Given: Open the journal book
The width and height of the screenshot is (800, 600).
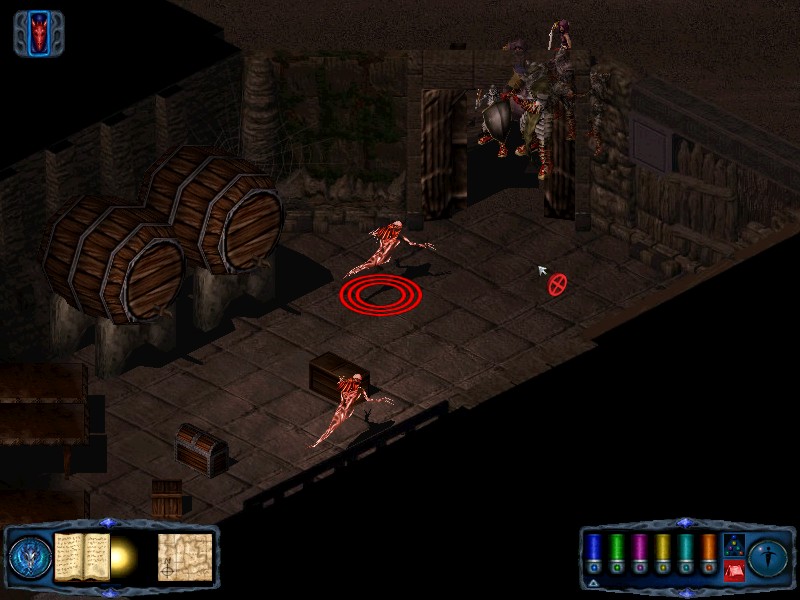Looking at the screenshot, I should click(81, 557).
